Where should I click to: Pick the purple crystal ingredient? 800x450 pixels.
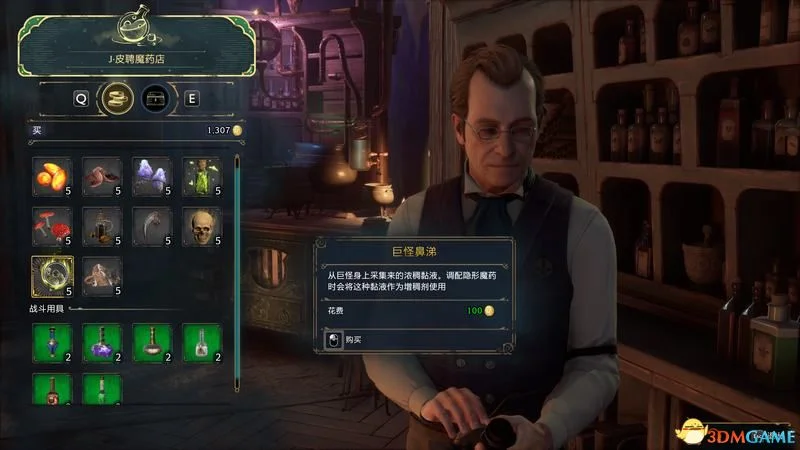click(x=151, y=177)
